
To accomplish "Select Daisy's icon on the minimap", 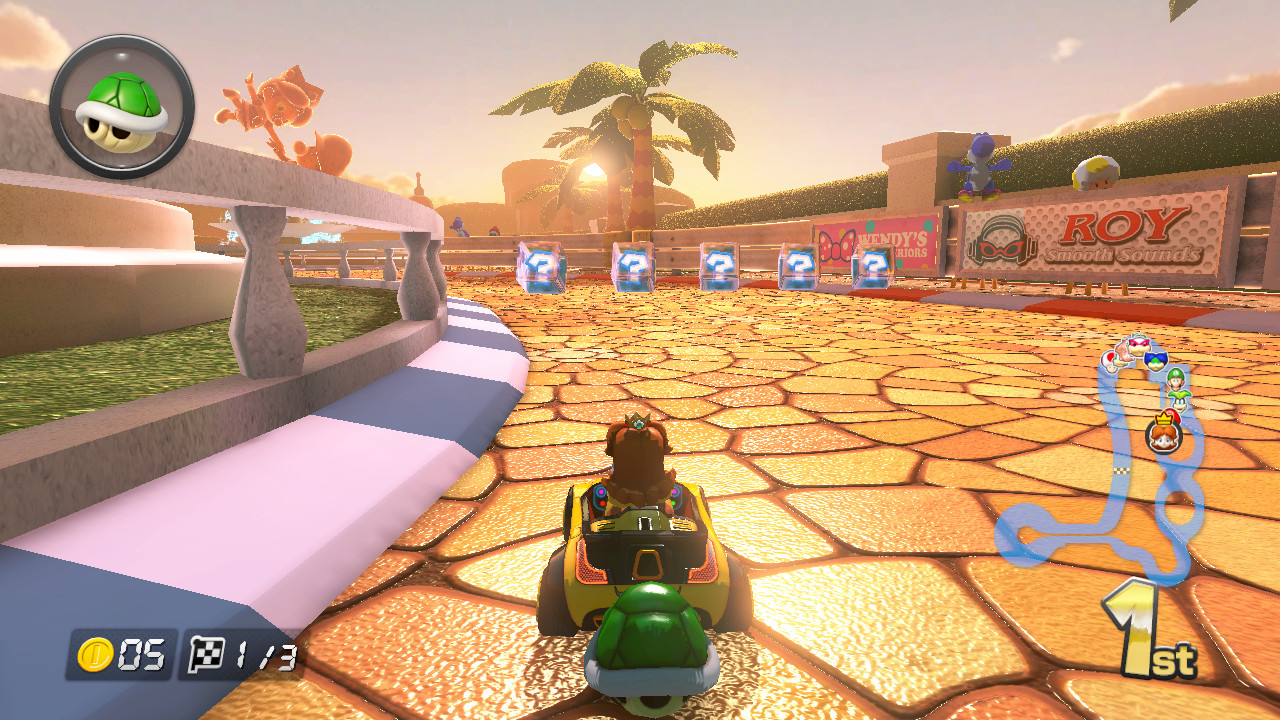I will point(1162,435).
